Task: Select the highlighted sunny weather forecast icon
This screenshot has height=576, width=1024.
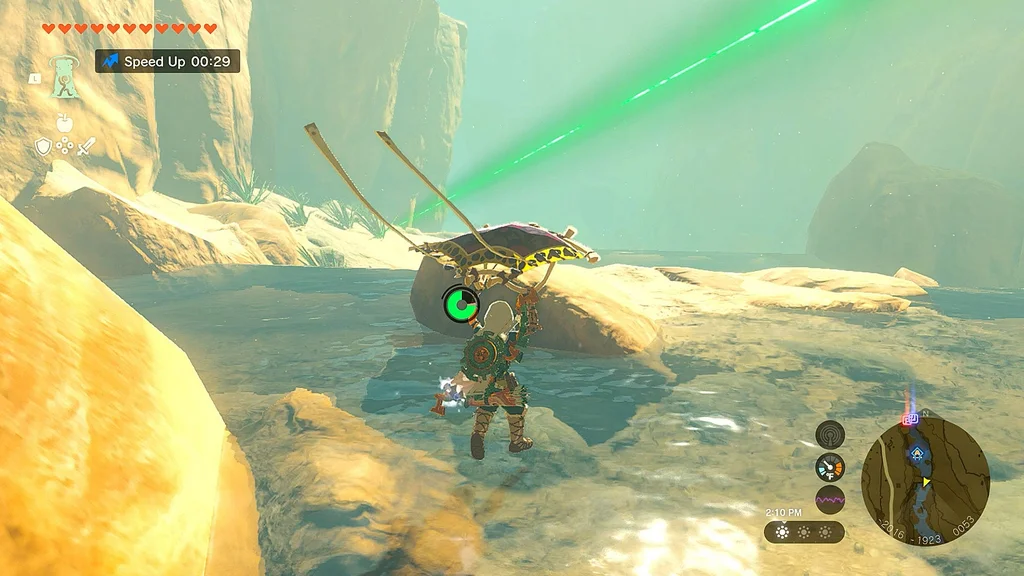Action: pyautogui.click(x=782, y=532)
